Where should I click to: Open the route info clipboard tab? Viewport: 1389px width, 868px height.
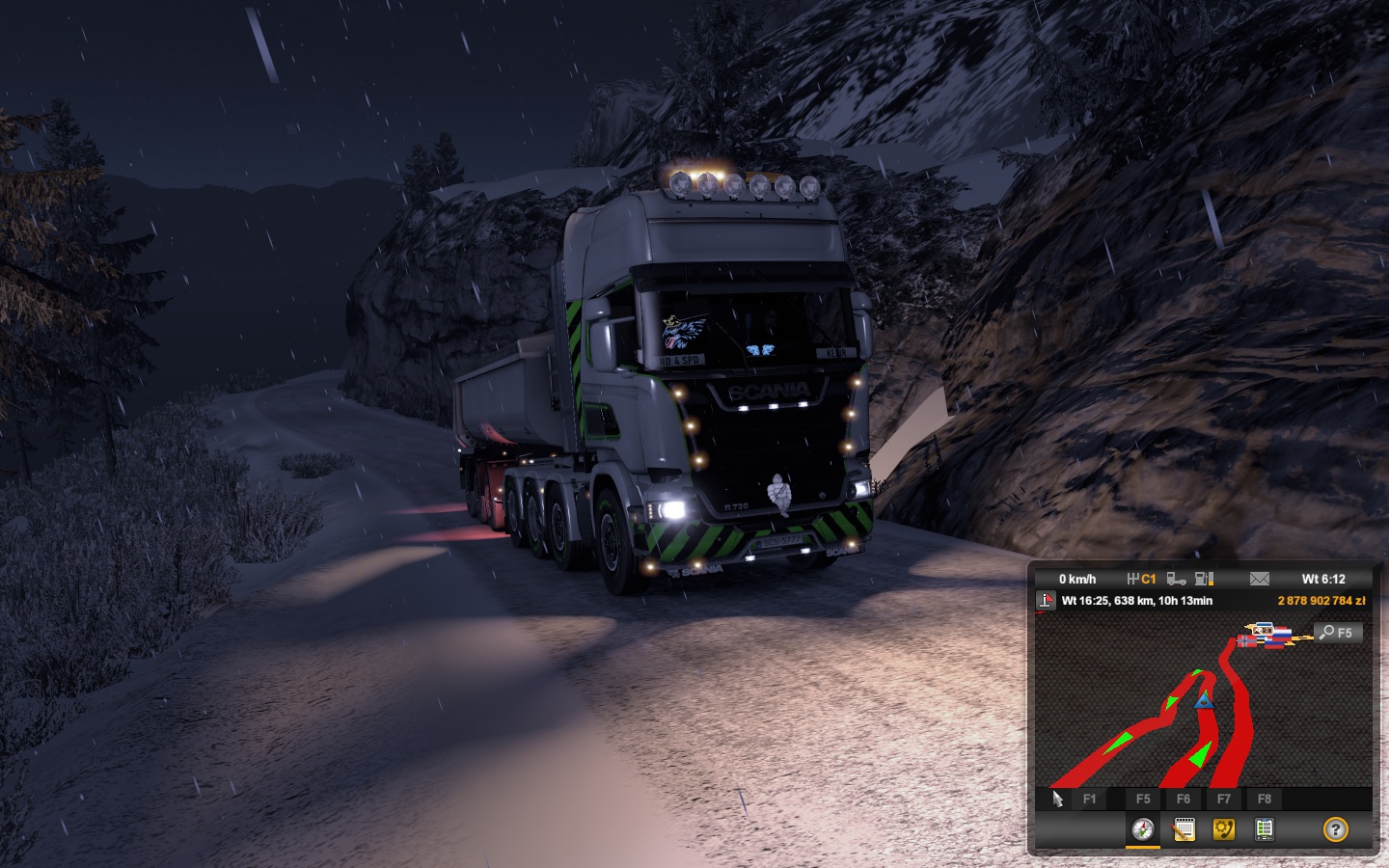[1264, 829]
